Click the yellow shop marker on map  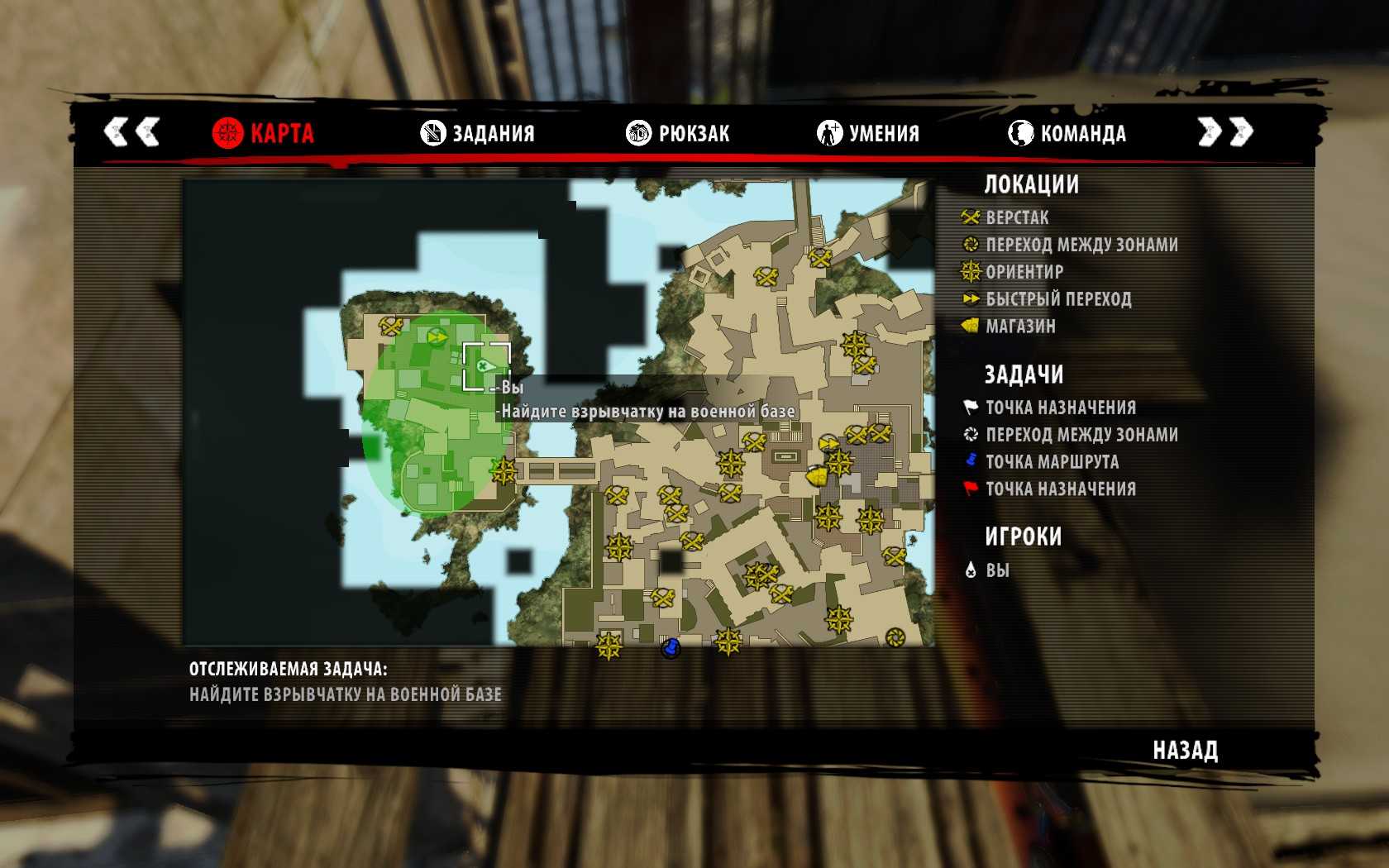818,477
